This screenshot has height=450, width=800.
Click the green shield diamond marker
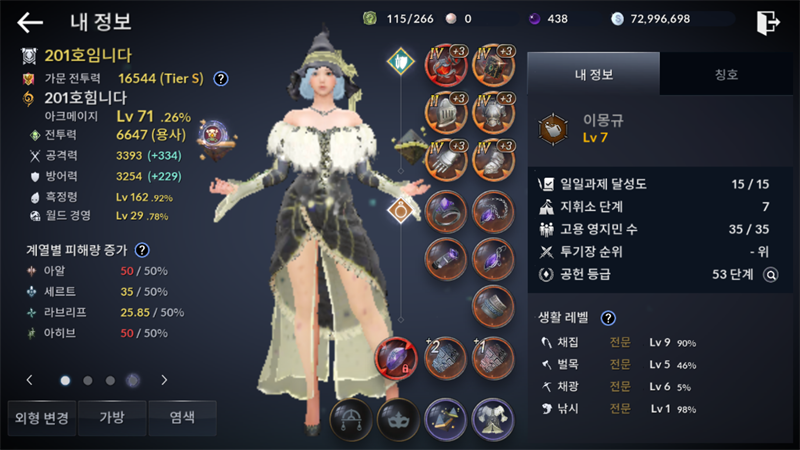point(401,62)
